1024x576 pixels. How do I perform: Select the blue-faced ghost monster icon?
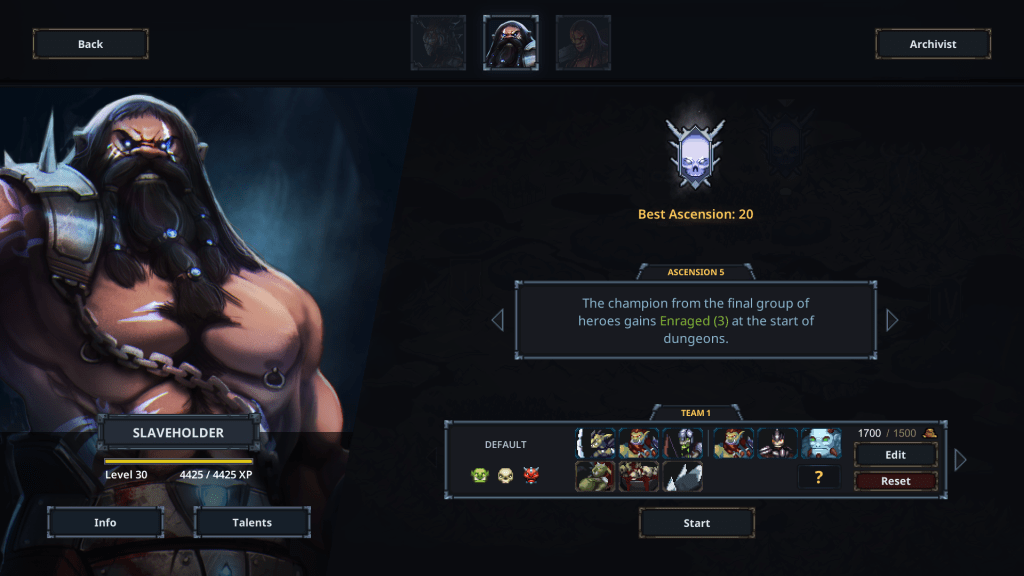coord(820,443)
